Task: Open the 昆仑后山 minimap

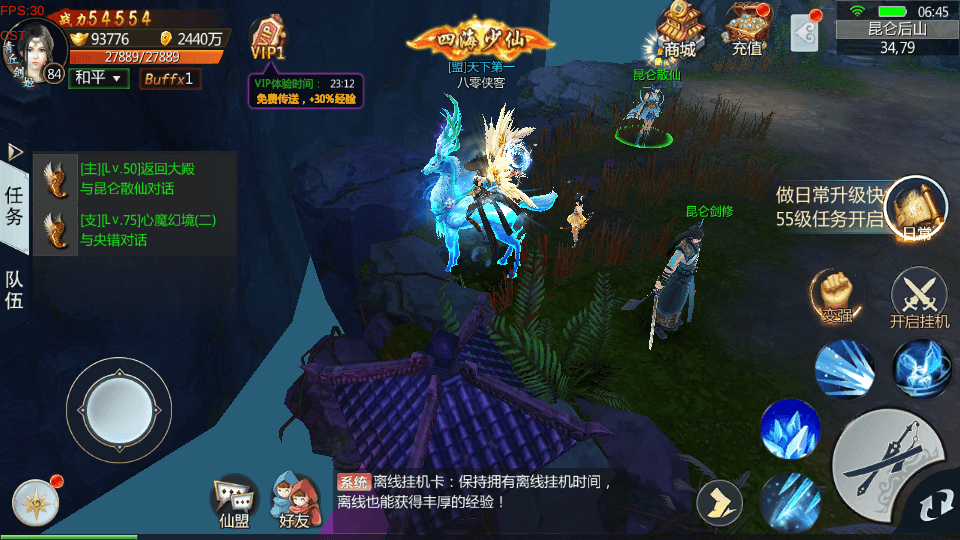Action: coord(897,37)
